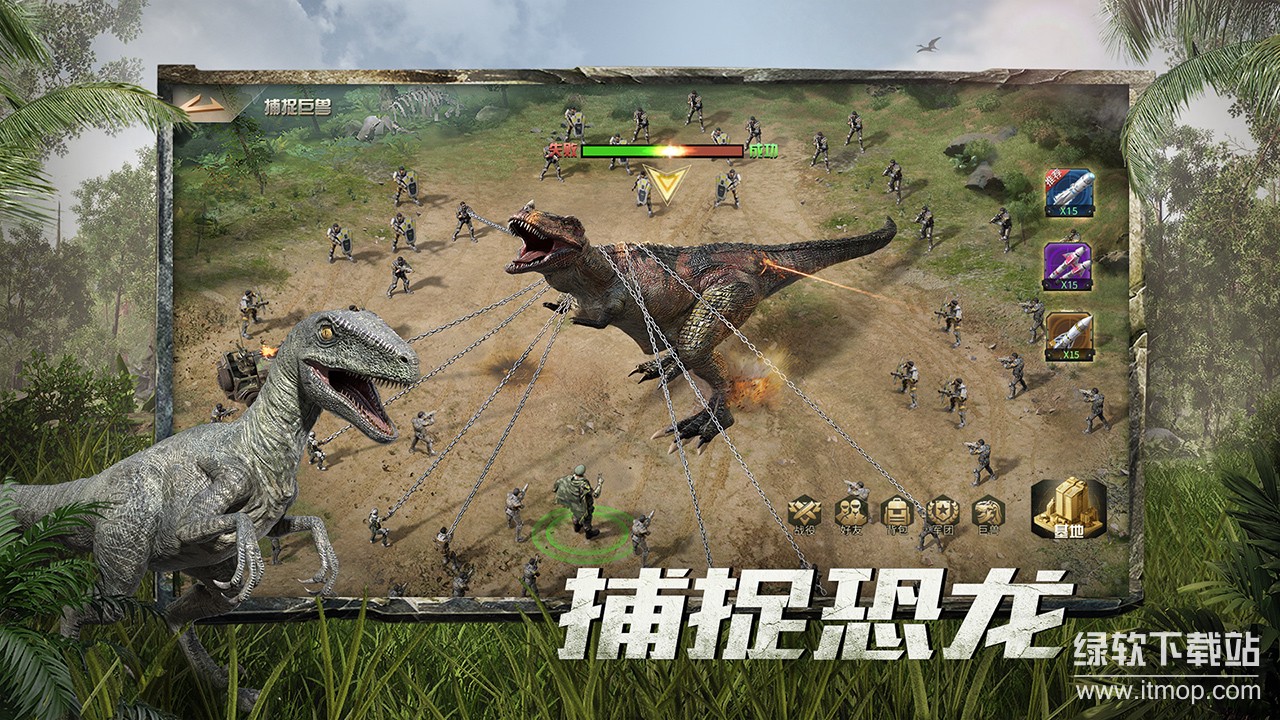Open the 战役 campaign panel
This screenshot has width=1280, height=720.
(805, 512)
